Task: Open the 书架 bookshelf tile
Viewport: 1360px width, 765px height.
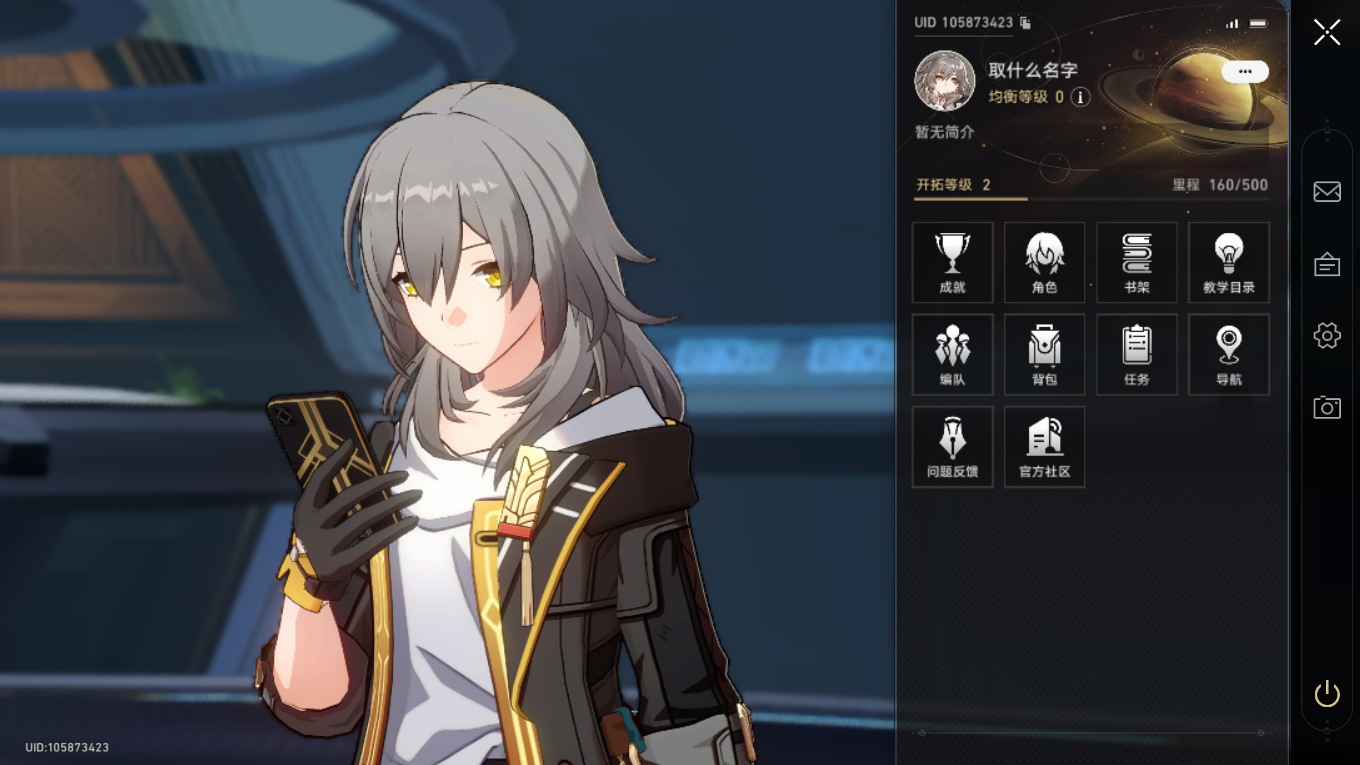Action: [1136, 262]
